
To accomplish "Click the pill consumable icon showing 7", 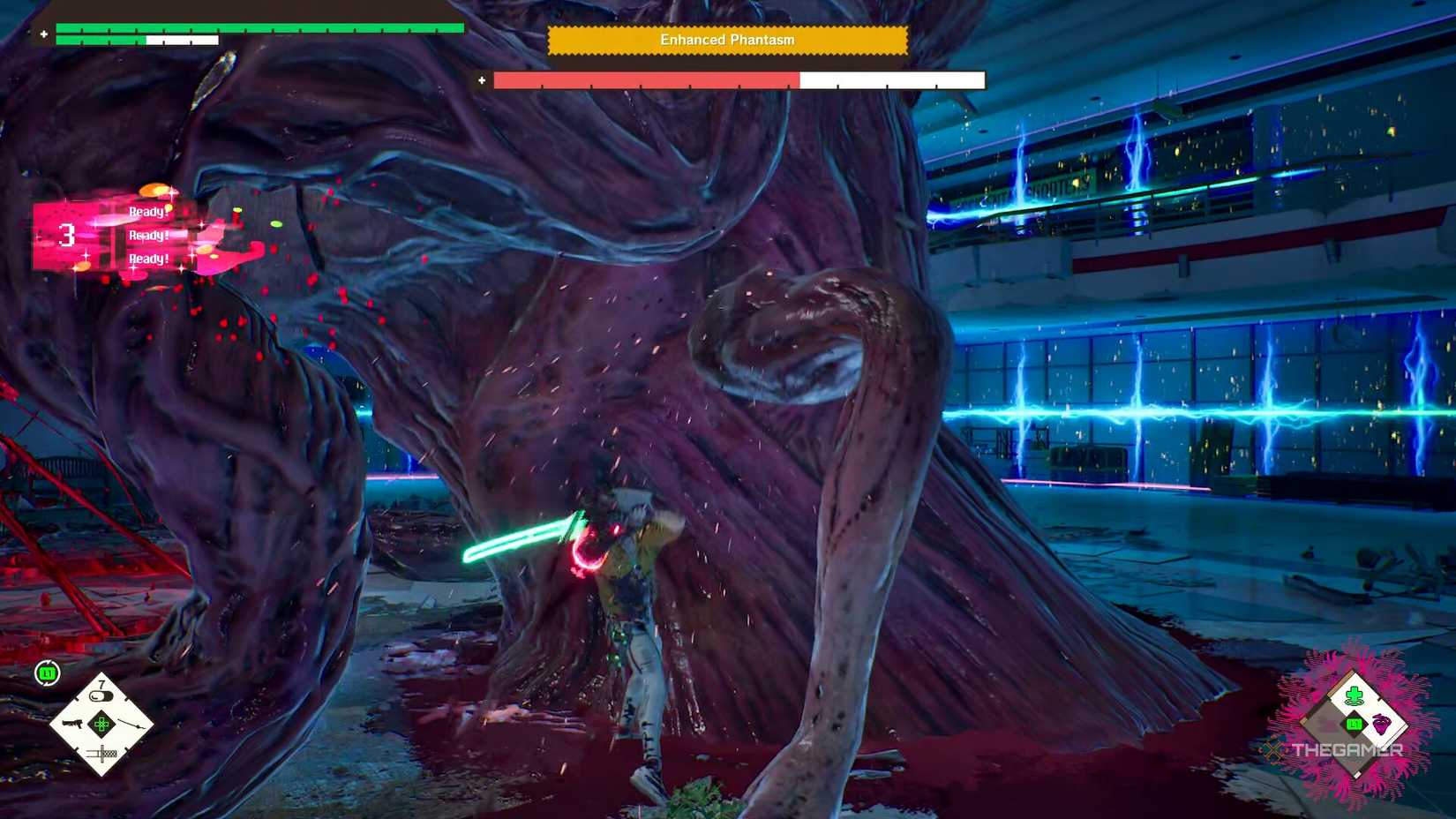I will pyautogui.click(x=101, y=695).
